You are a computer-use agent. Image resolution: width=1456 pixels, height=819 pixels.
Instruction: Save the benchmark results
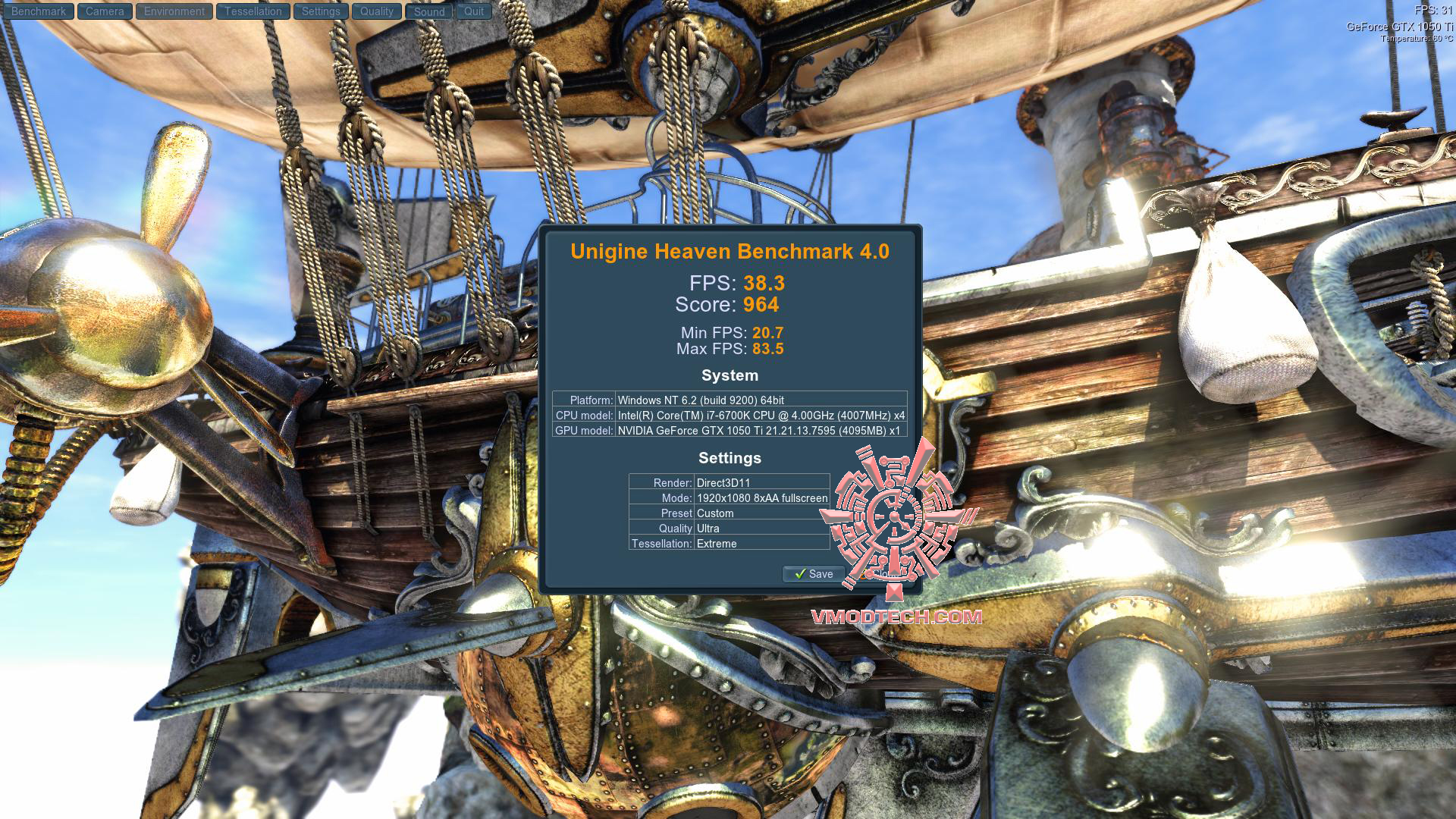813,574
